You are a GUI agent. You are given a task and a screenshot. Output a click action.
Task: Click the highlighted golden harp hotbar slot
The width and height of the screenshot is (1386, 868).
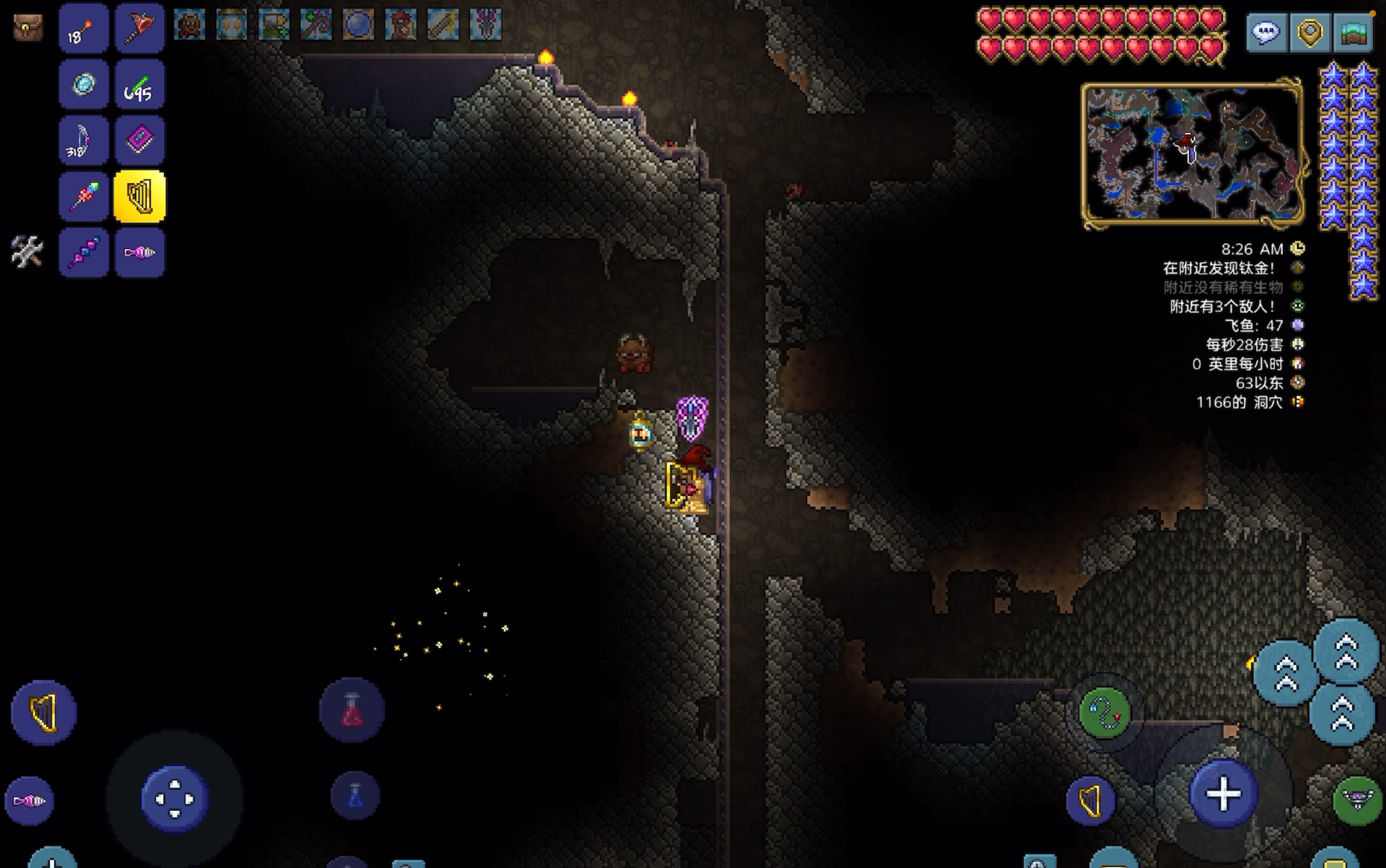click(x=139, y=197)
